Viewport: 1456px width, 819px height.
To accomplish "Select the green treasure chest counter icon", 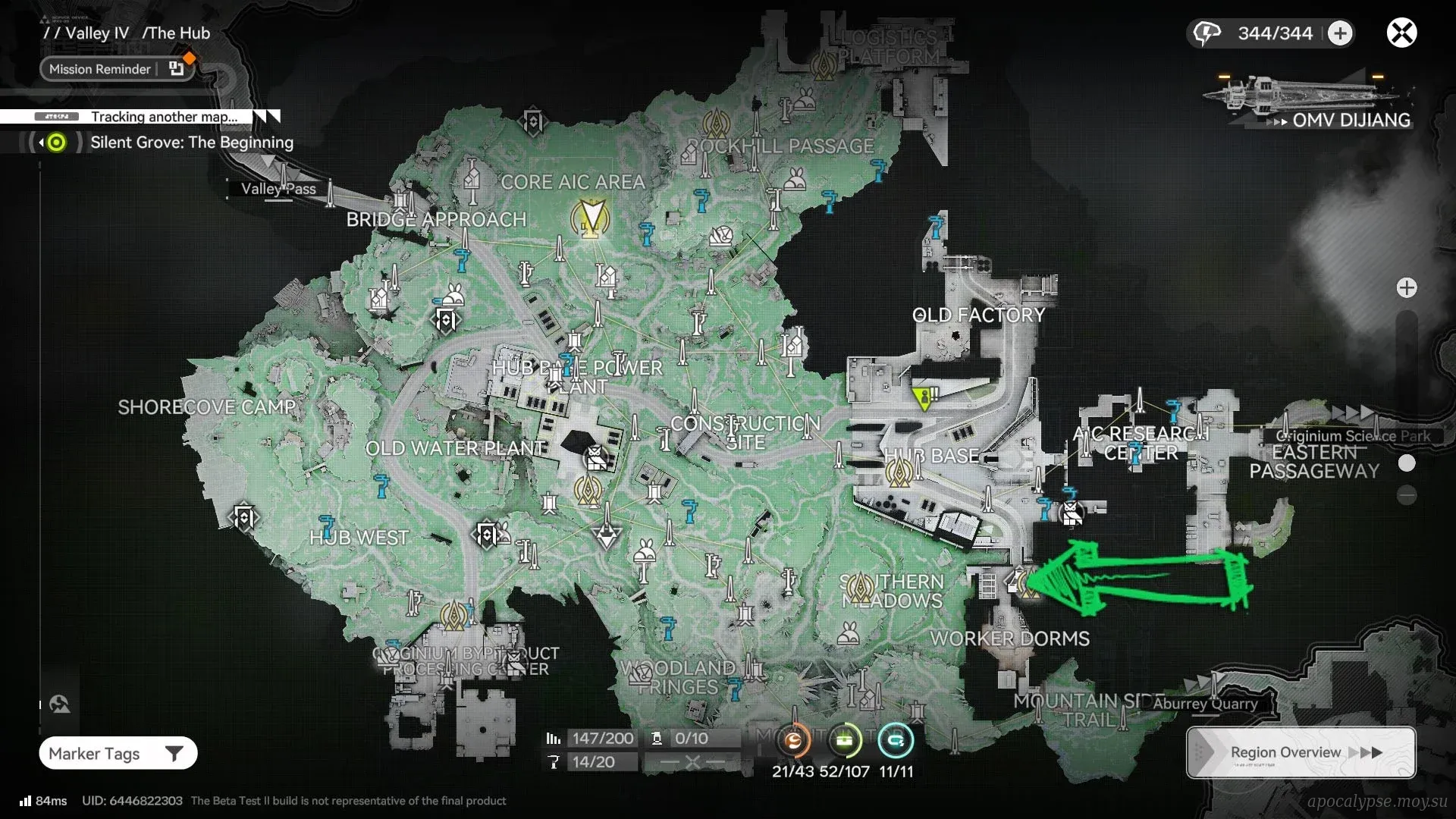I will click(845, 741).
